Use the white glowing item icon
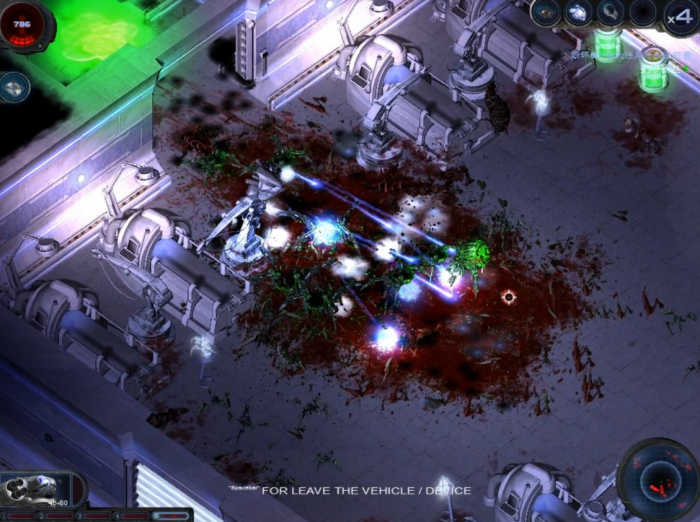The image size is (700, 522). tap(578, 13)
